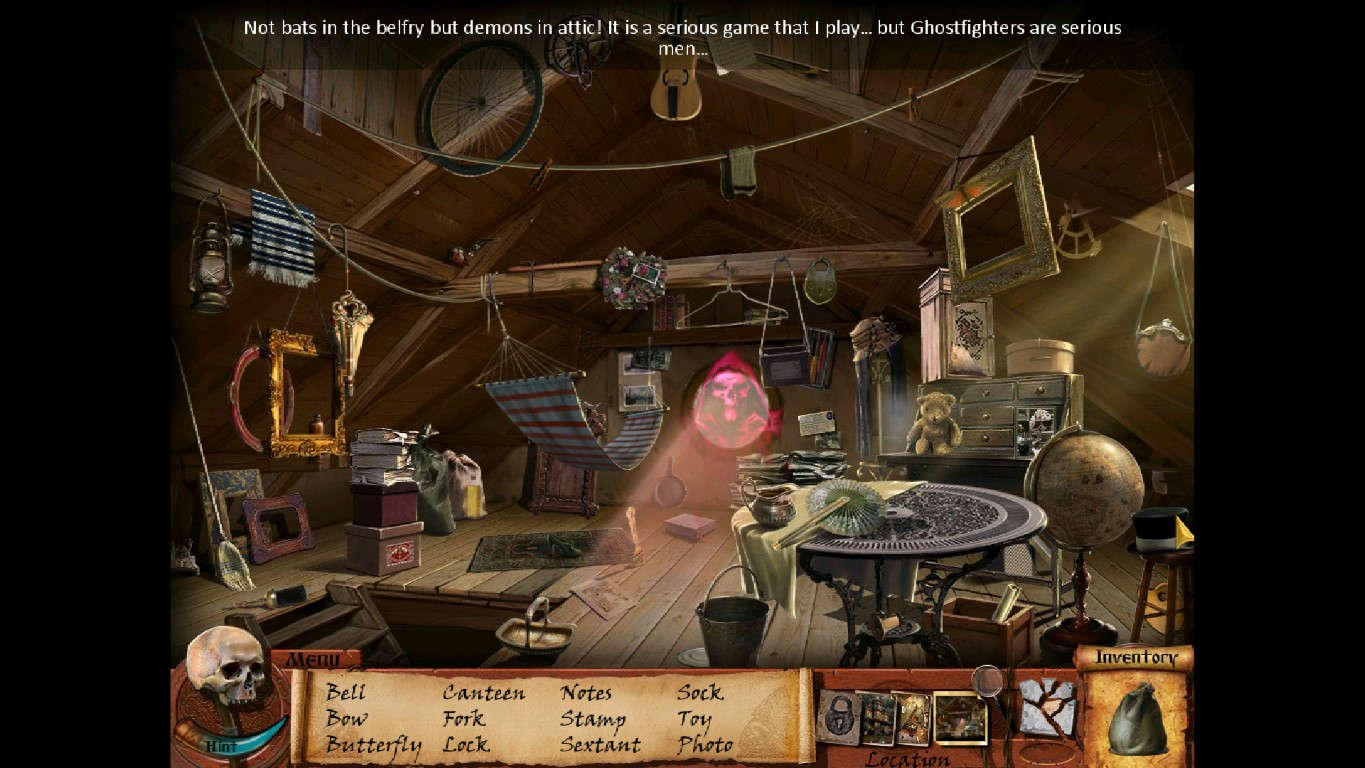Viewport: 1365px width, 768px height.
Task: Click the second location postcard near 'Location'
Action: (x=878, y=716)
